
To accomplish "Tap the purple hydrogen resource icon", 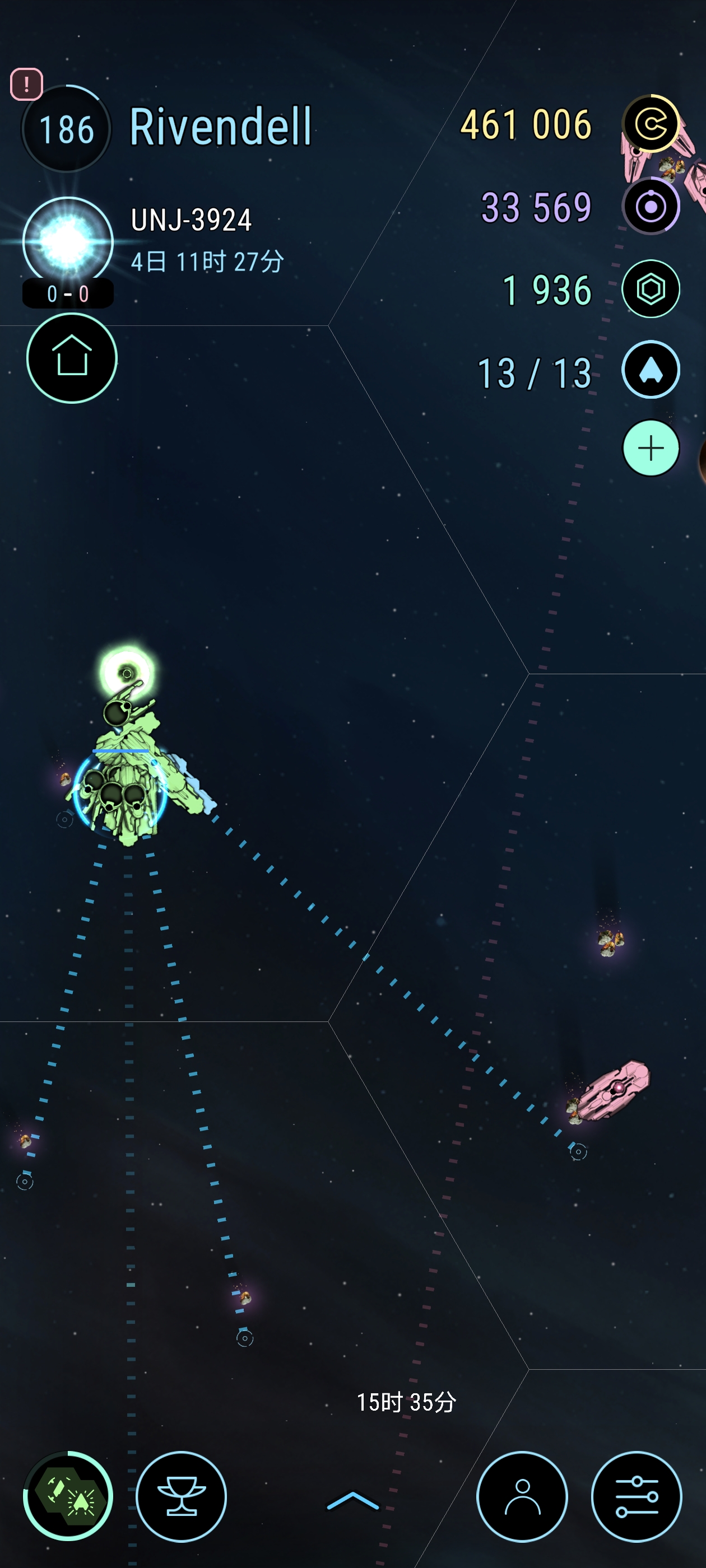I will pyautogui.click(x=651, y=207).
